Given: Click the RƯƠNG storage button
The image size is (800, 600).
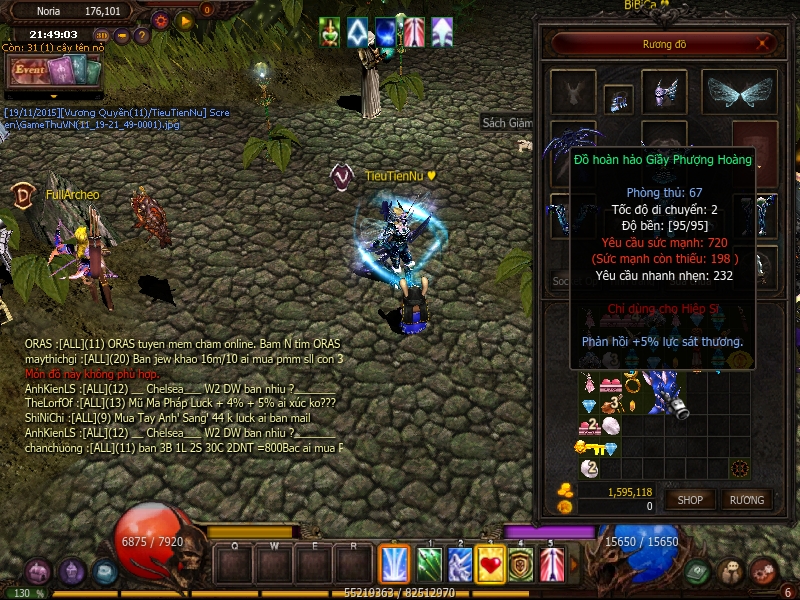Looking at the screenshot, I should pos(746,499).
